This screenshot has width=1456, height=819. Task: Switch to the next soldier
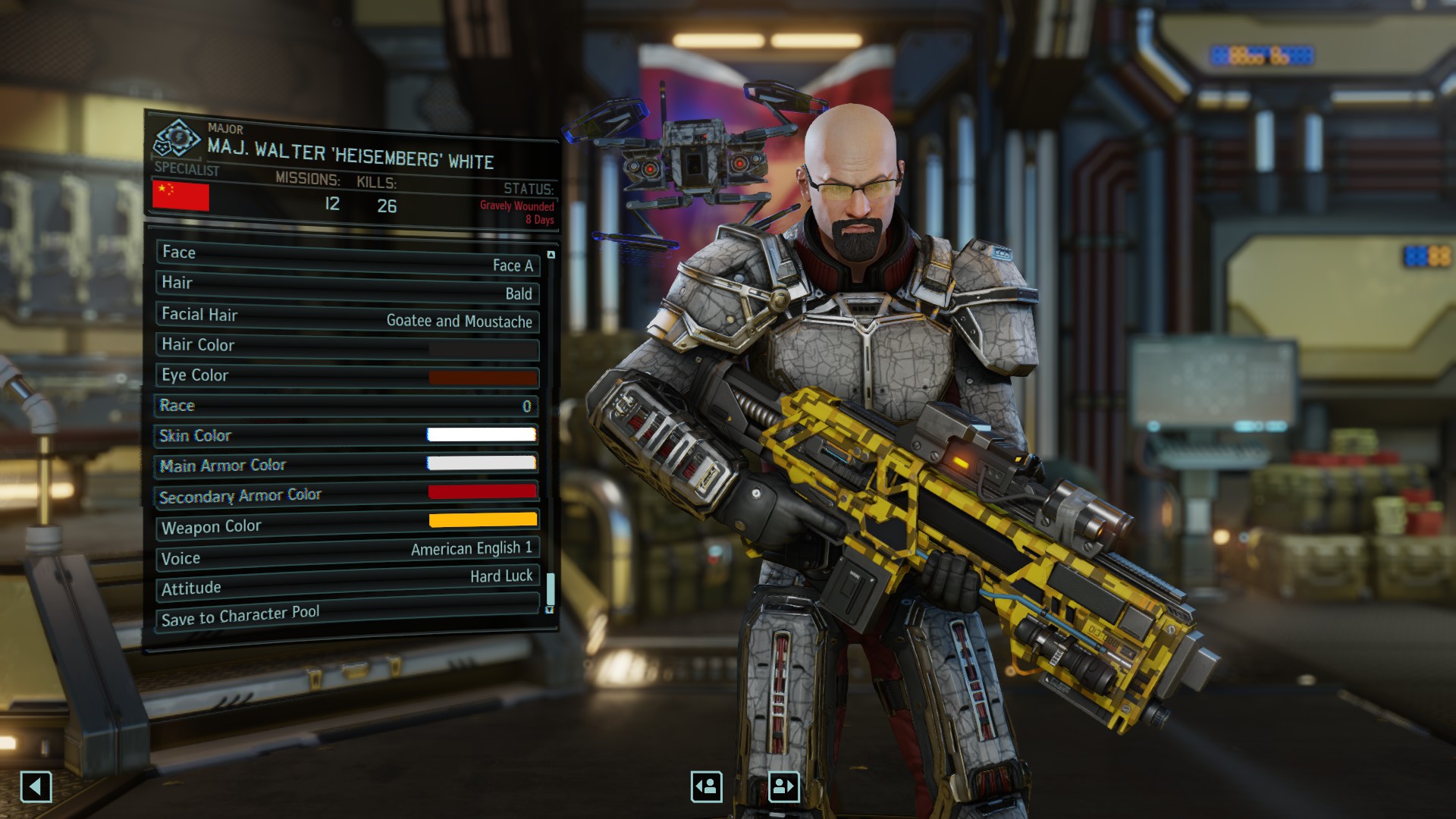pos(783,786)
